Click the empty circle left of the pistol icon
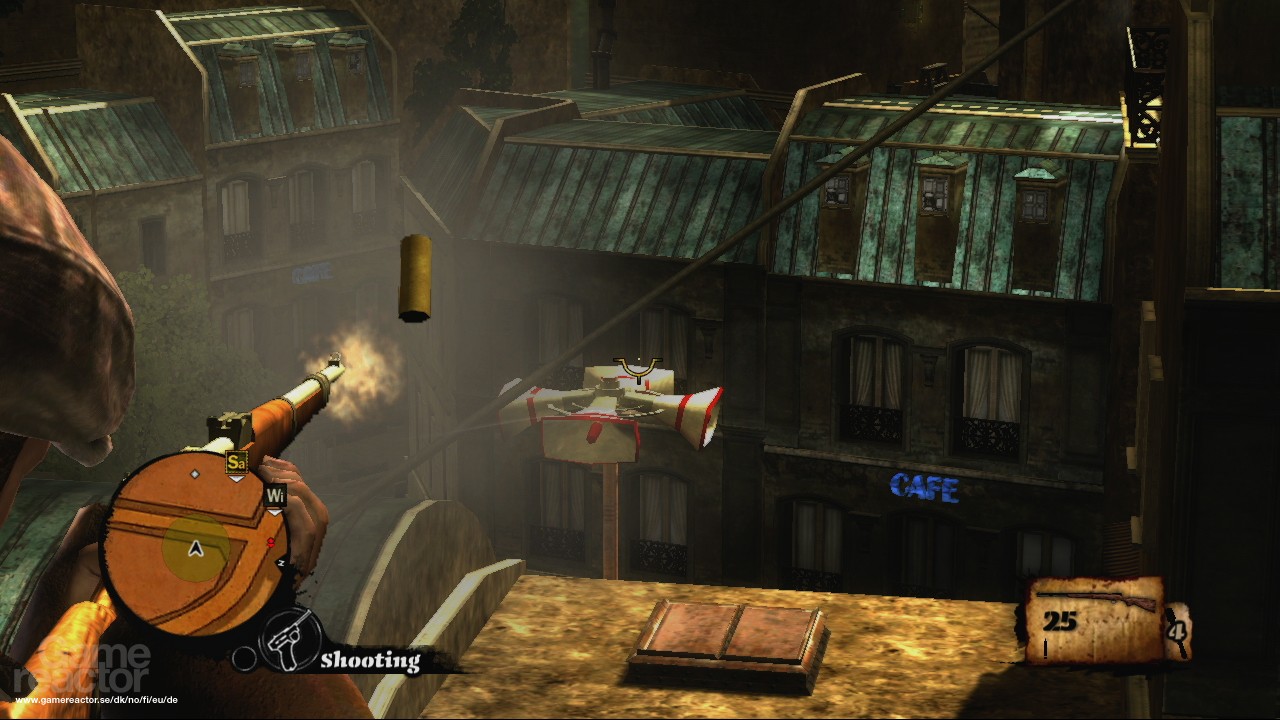Screen dimensions: 1280x720 pos(245,658)
